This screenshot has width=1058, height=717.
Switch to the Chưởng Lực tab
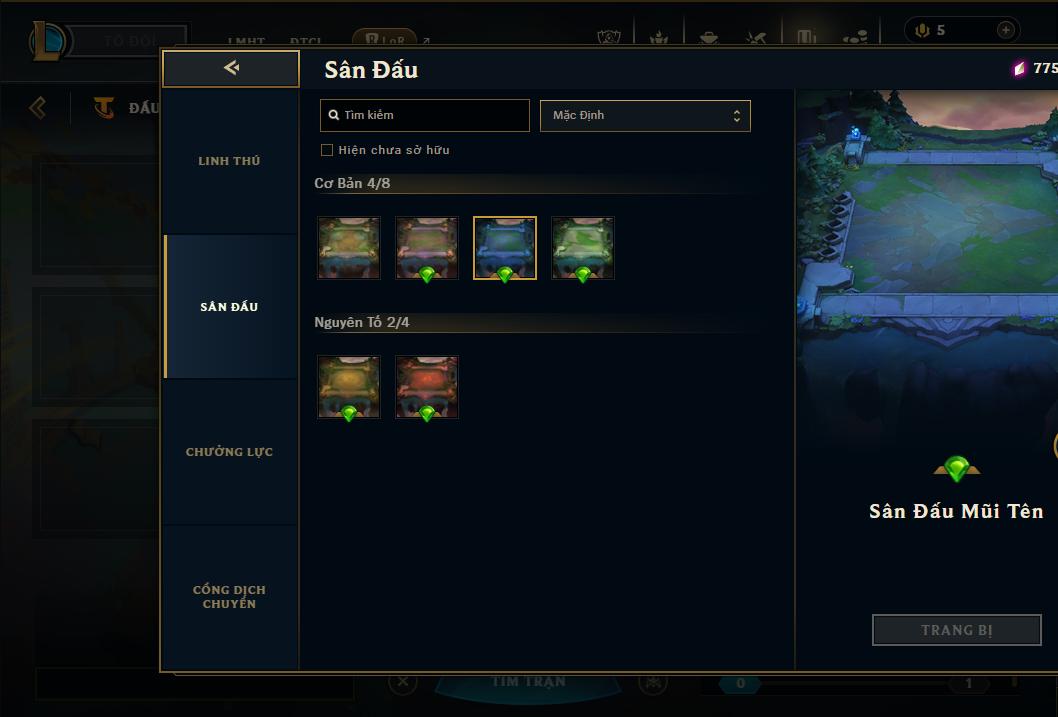point(229,452)
